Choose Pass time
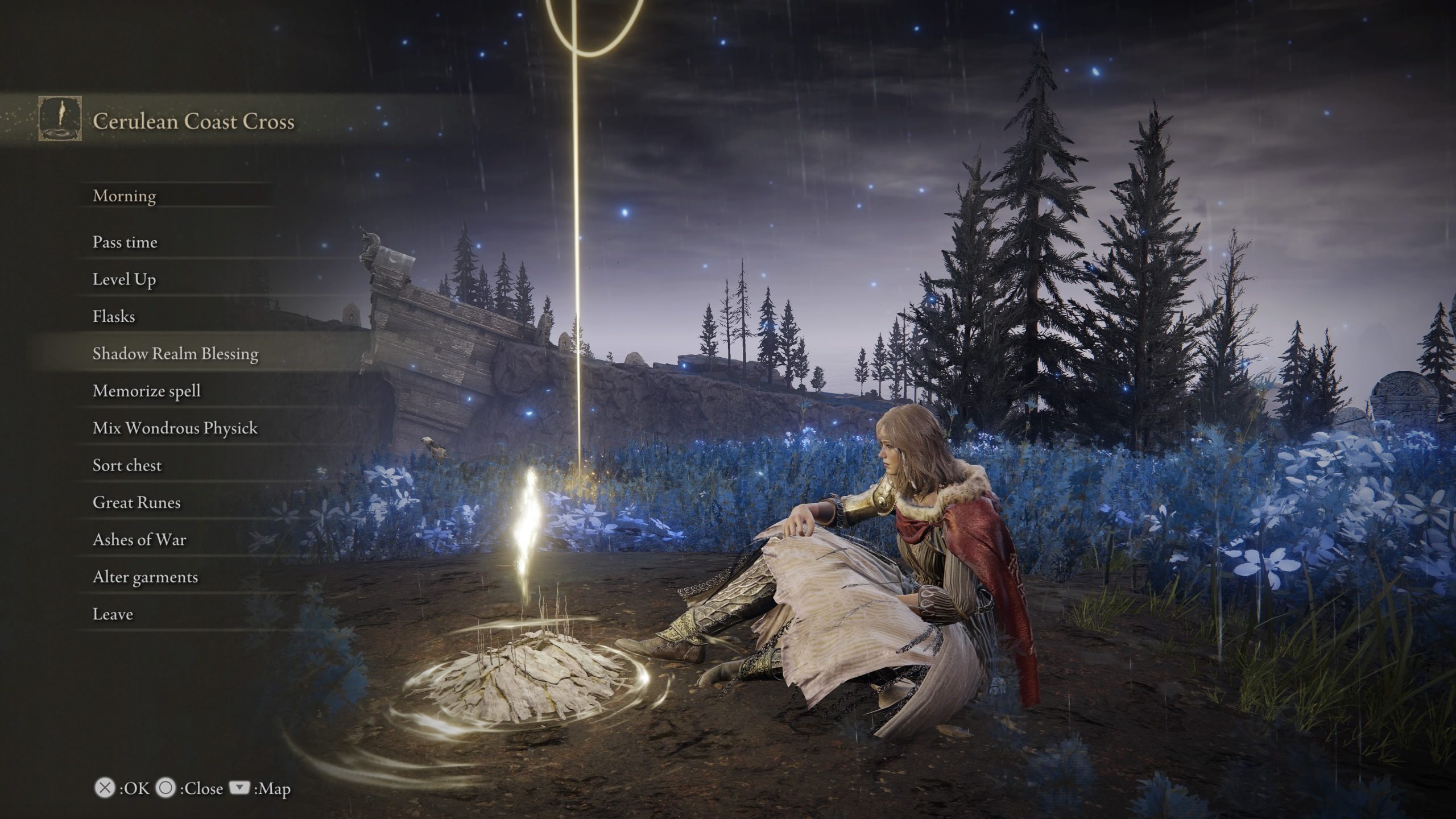Screen dimensions: 1456x819 click(126, 242)
